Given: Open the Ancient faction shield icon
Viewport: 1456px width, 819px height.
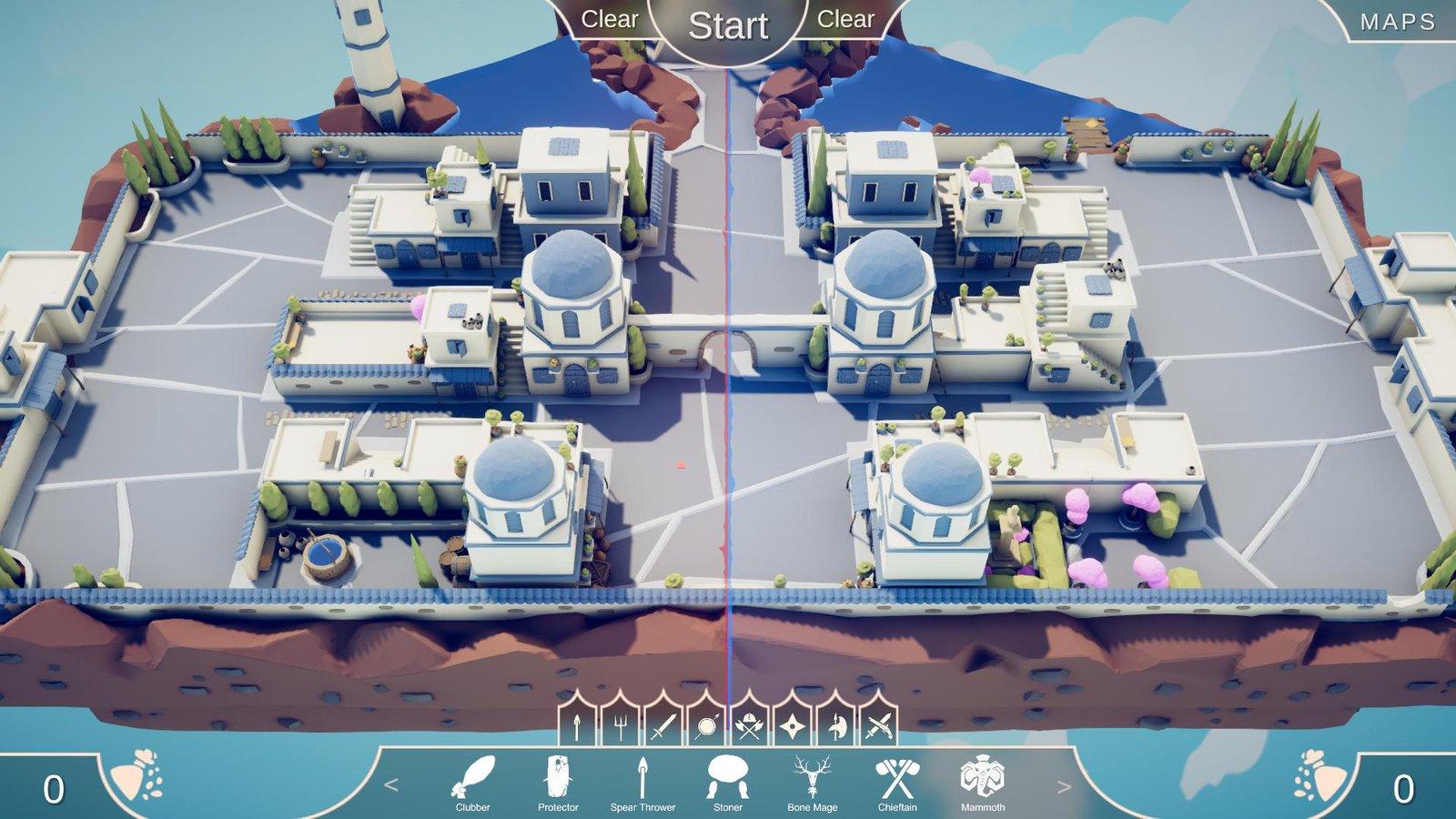Looking at the screenshot, I should (709, 726).
